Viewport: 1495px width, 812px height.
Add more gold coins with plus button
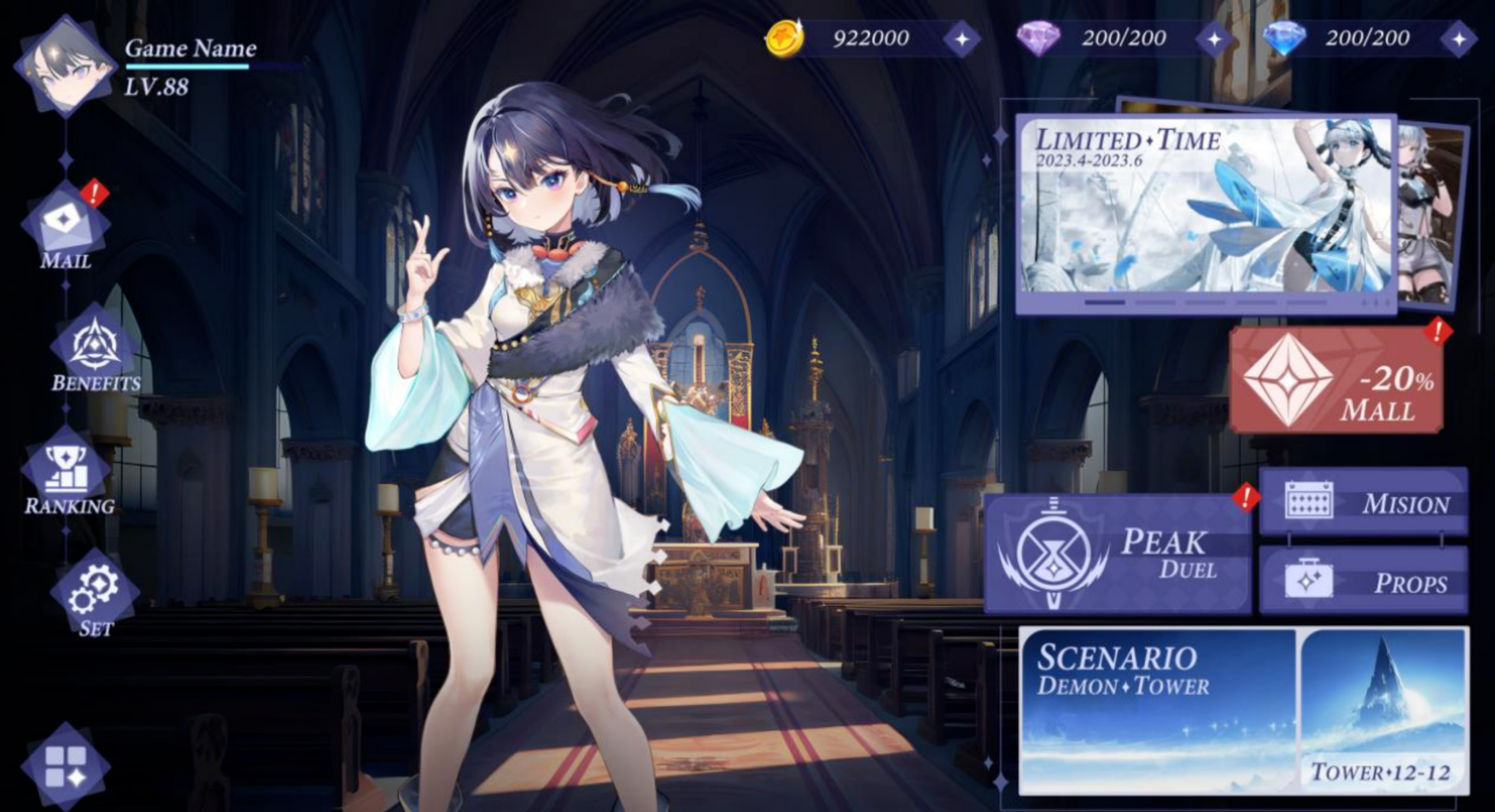[962, 39]
